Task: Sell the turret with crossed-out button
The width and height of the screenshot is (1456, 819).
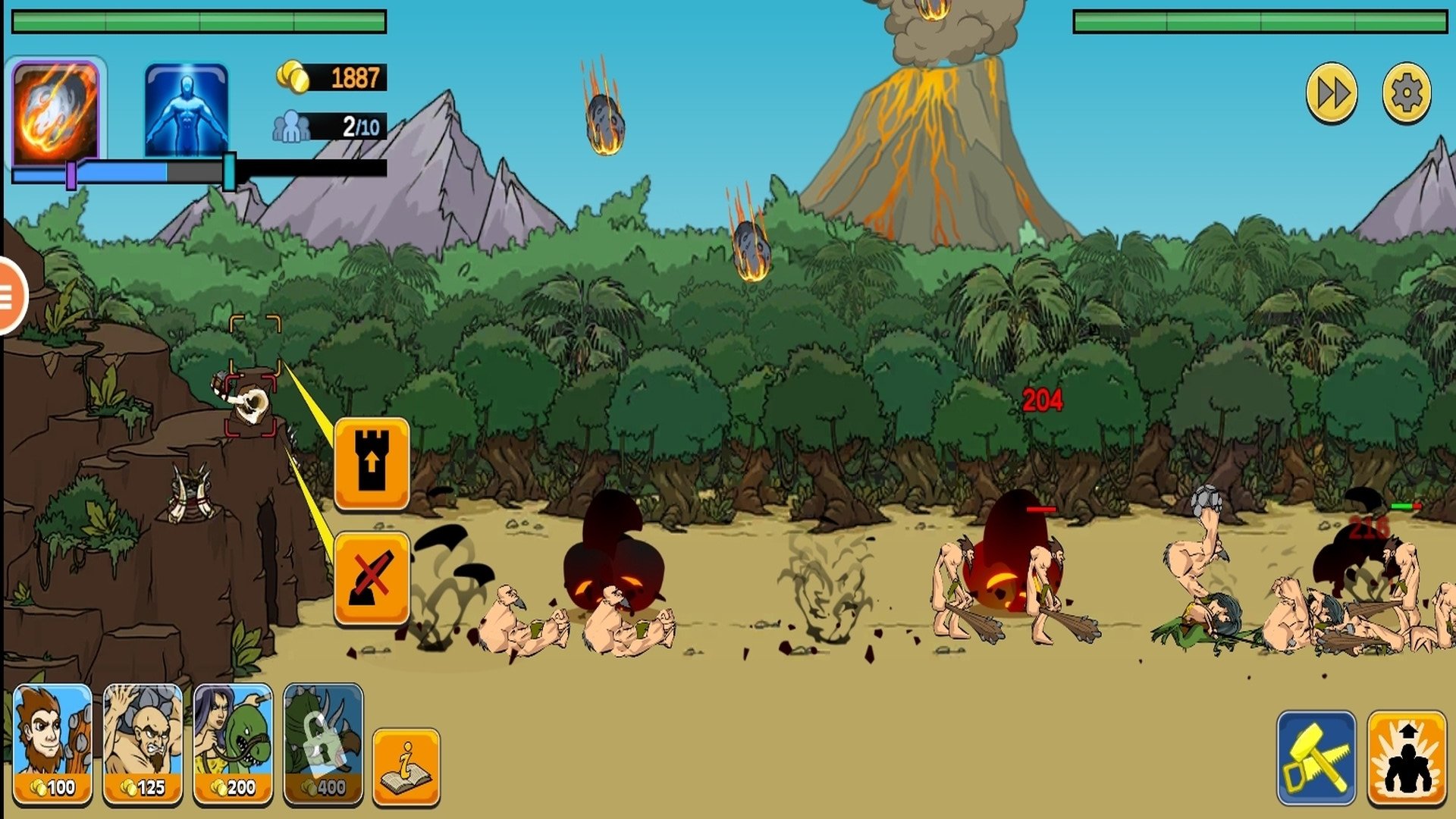Action: point(372,578)
